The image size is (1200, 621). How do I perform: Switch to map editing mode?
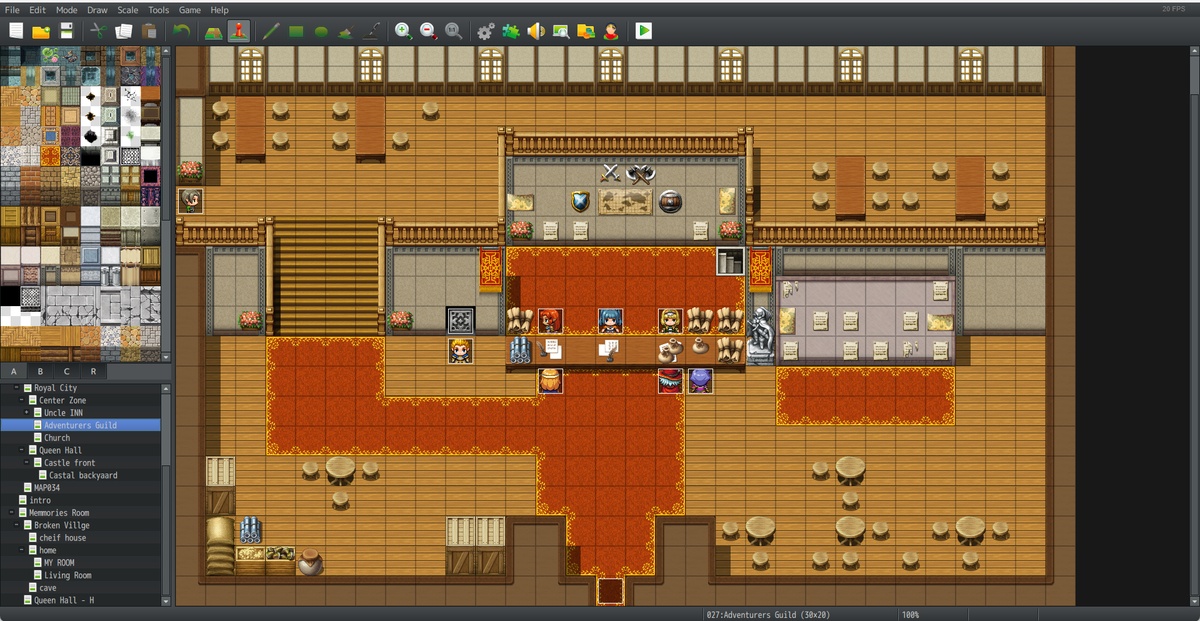pos(213,31)
